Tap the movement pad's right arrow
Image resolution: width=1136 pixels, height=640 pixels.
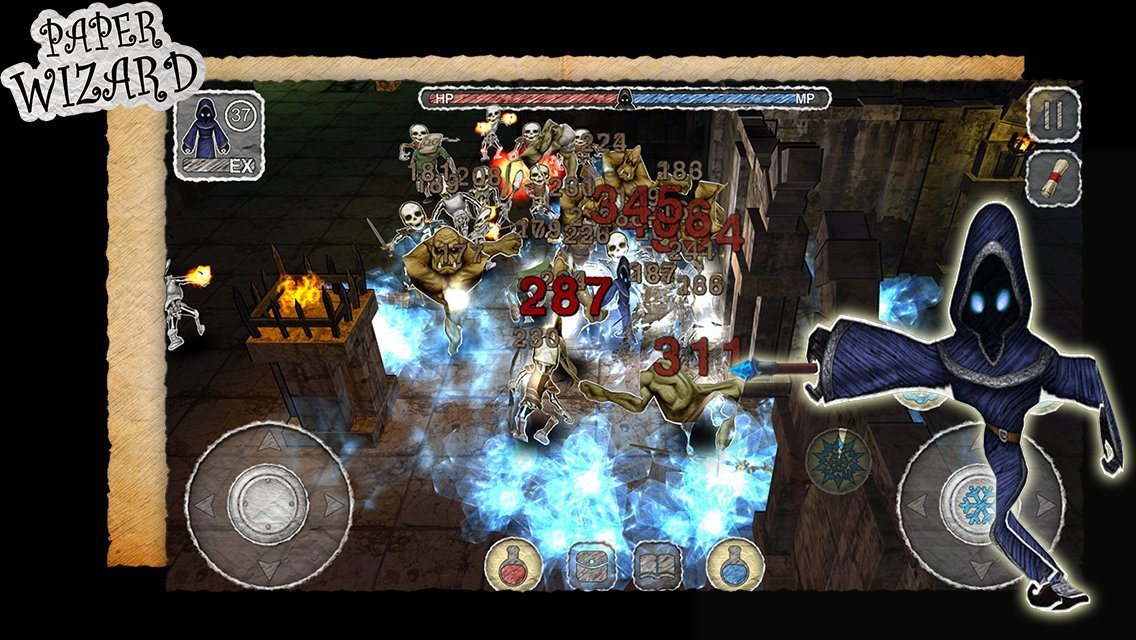click(x=333, y=504)
